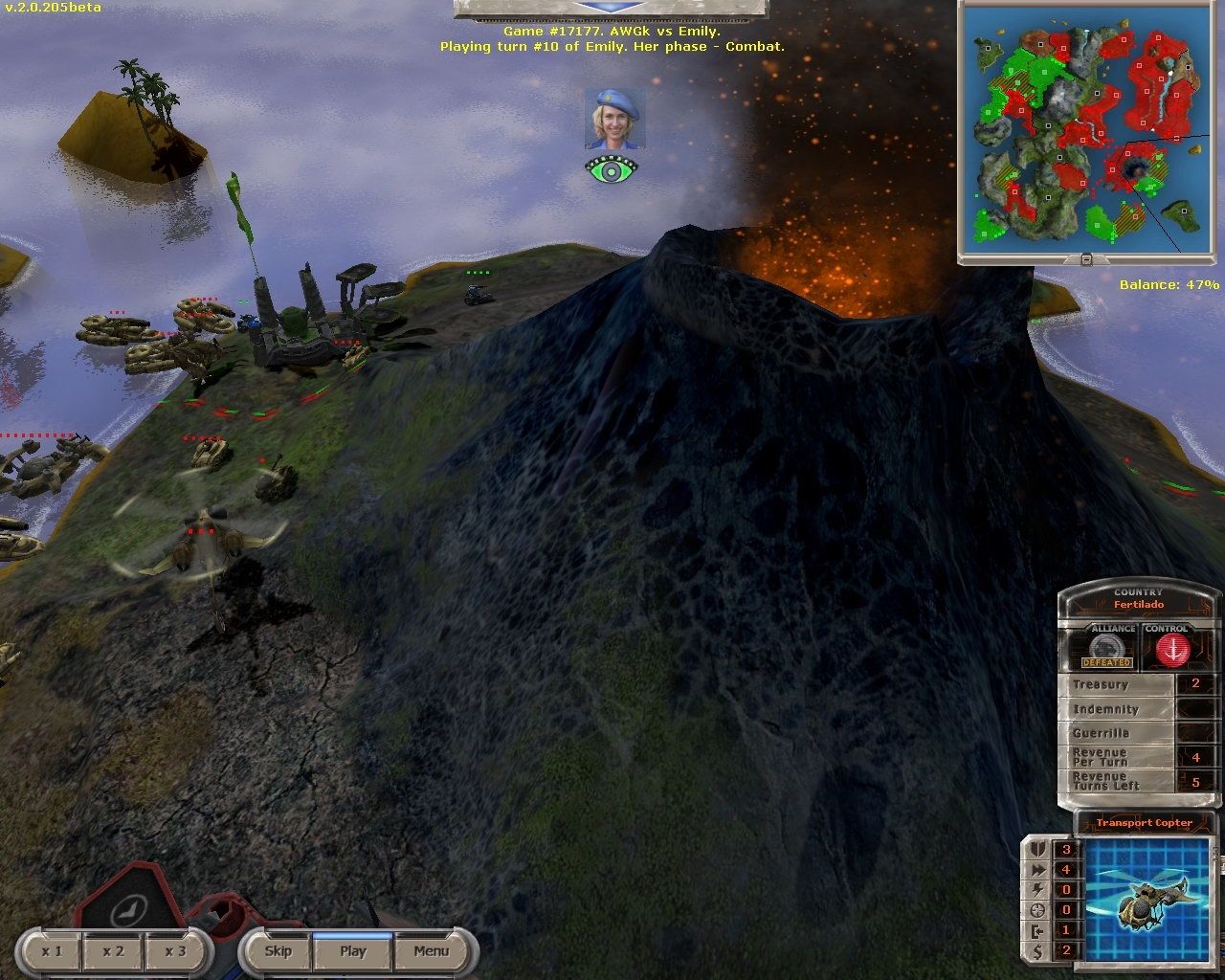Click the Transport Copter unit thumbnail
Screen dimensions: 1225x980
coord(1146,900)
